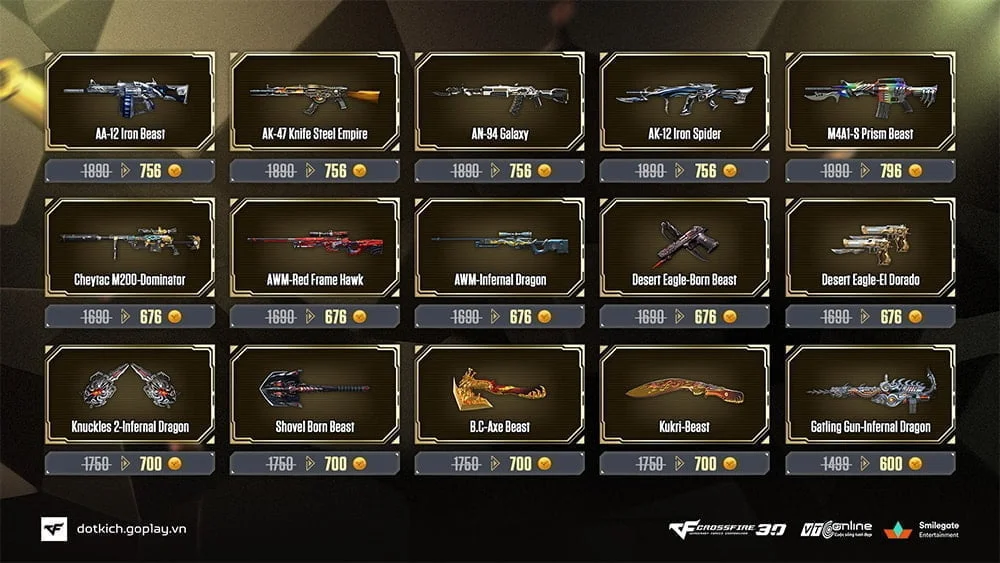This screenshot has height=563, width=1000.
Task: Open the Desert Eagle-El Dorado card
Action: (x=870, y=247)
